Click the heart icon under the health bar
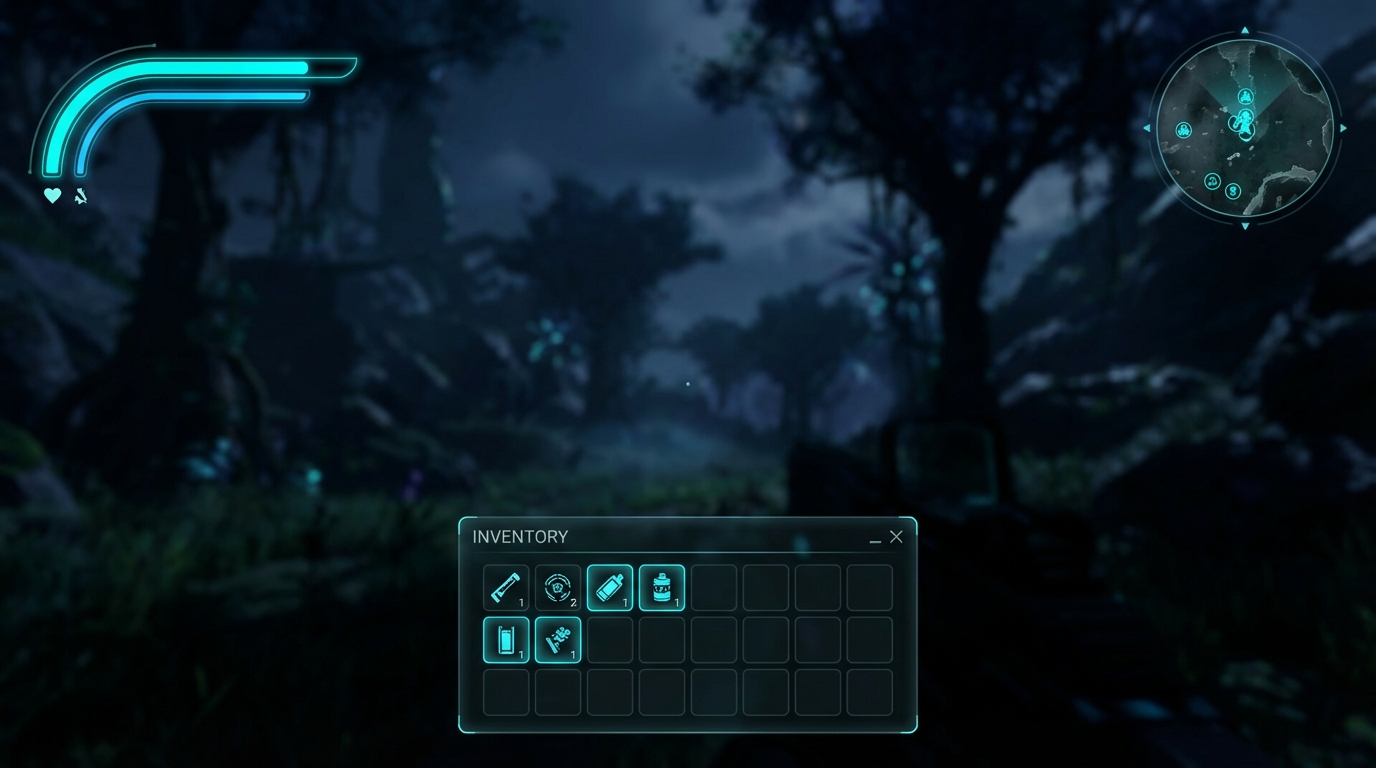The image size is (1376, 768). tap(51, 196)
